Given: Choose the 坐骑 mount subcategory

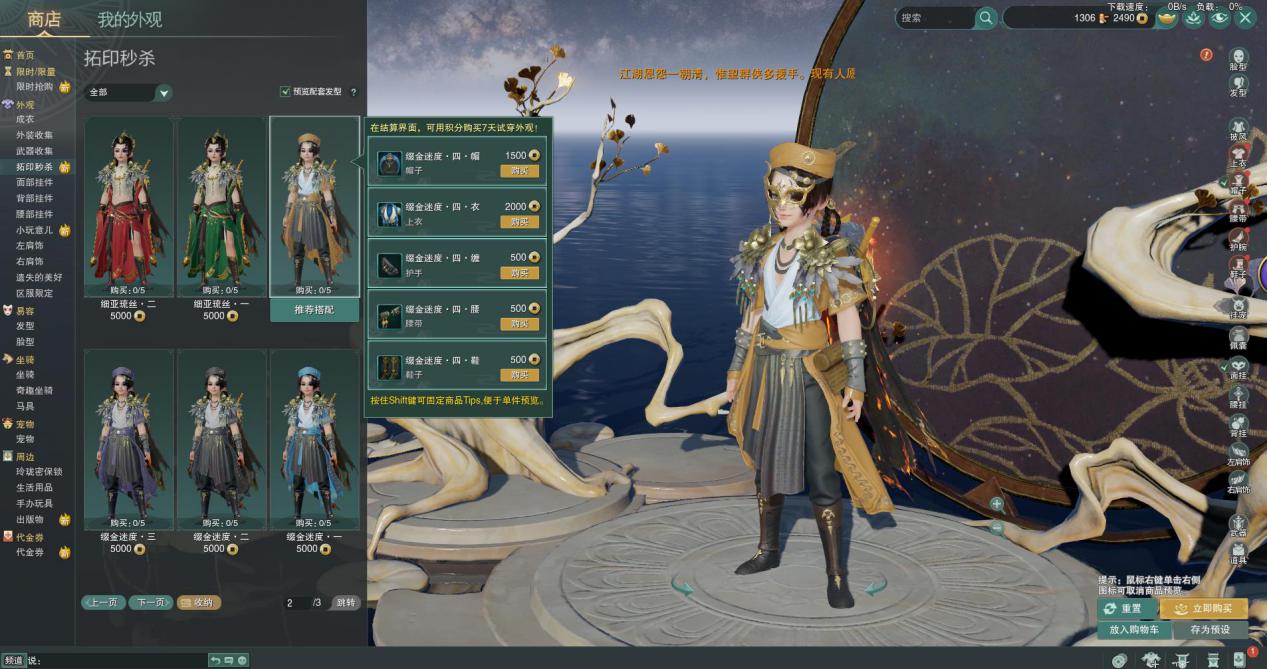Looking at the screenshot, I should coord(26,374).
